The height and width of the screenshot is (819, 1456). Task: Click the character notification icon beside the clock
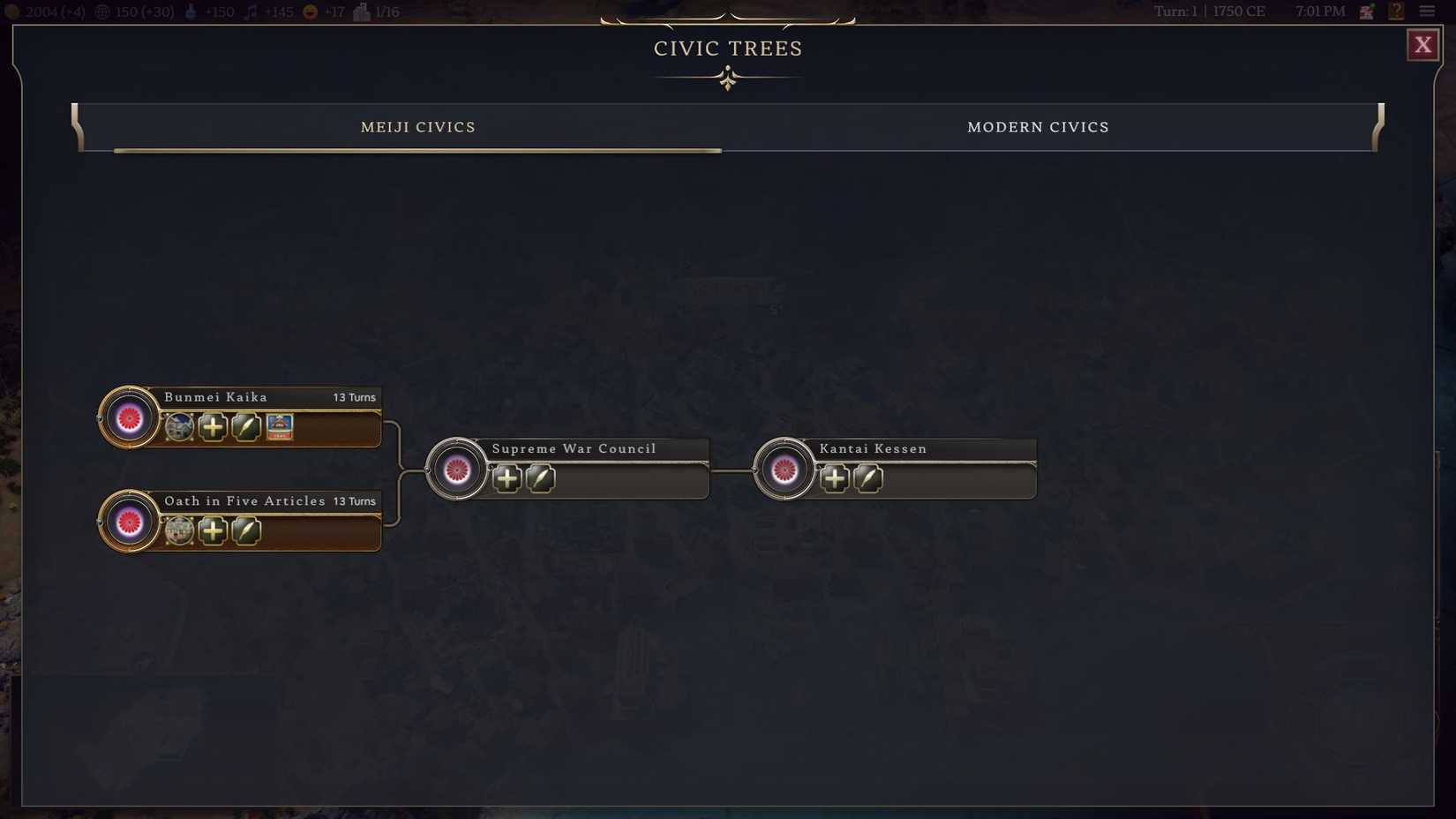click(1365, 11)
